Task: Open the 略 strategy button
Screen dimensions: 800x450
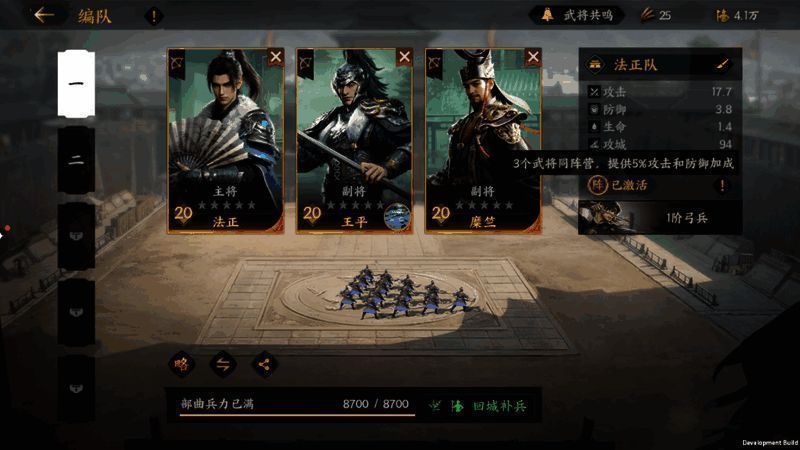Action: [x=181, y=364]
